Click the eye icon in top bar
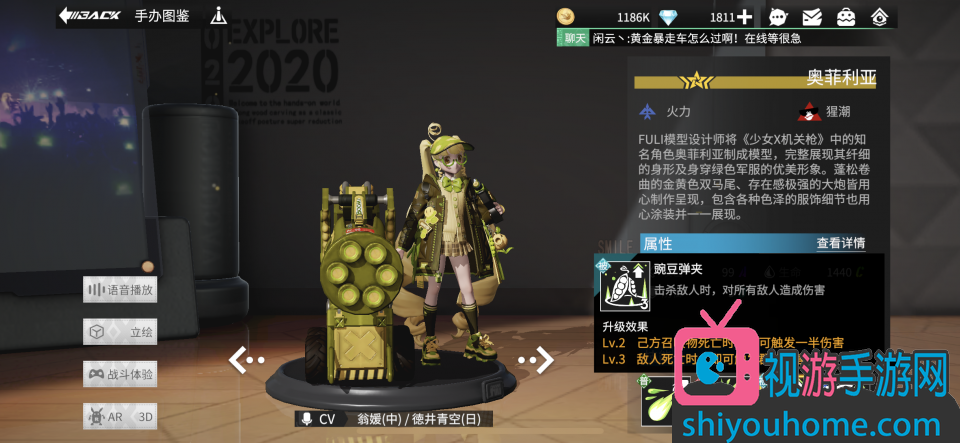960x443 pixels. [x=880, y=17]
